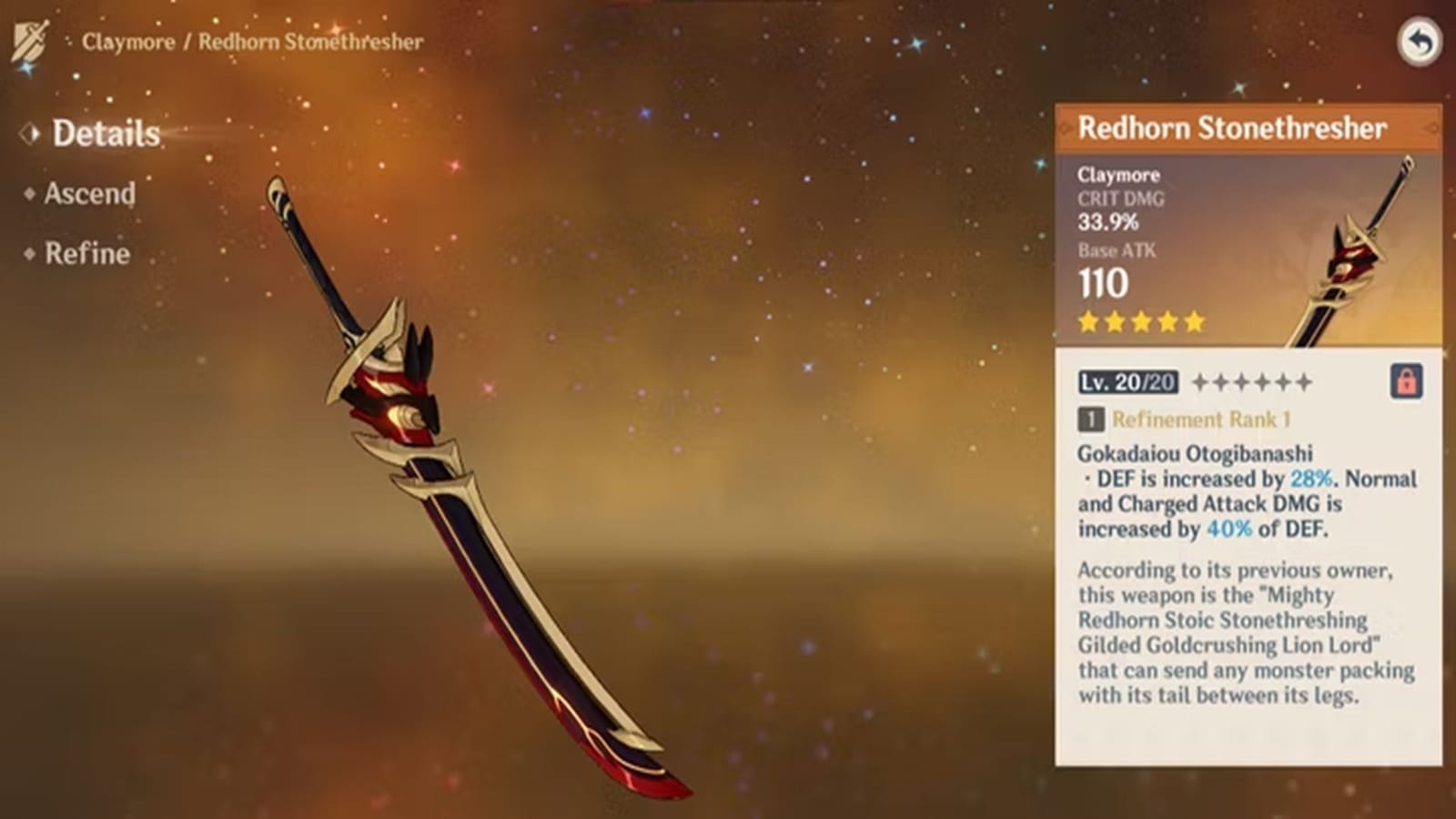
Task: Toggle the red weapon lock icon
Action: [x=1409, y=382]
